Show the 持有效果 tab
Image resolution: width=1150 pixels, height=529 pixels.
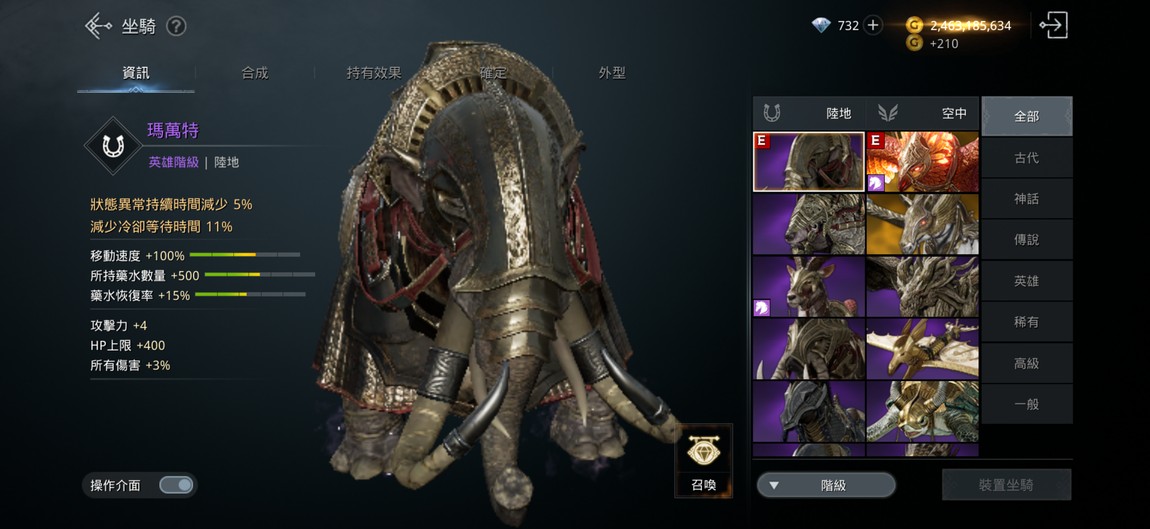373,73
